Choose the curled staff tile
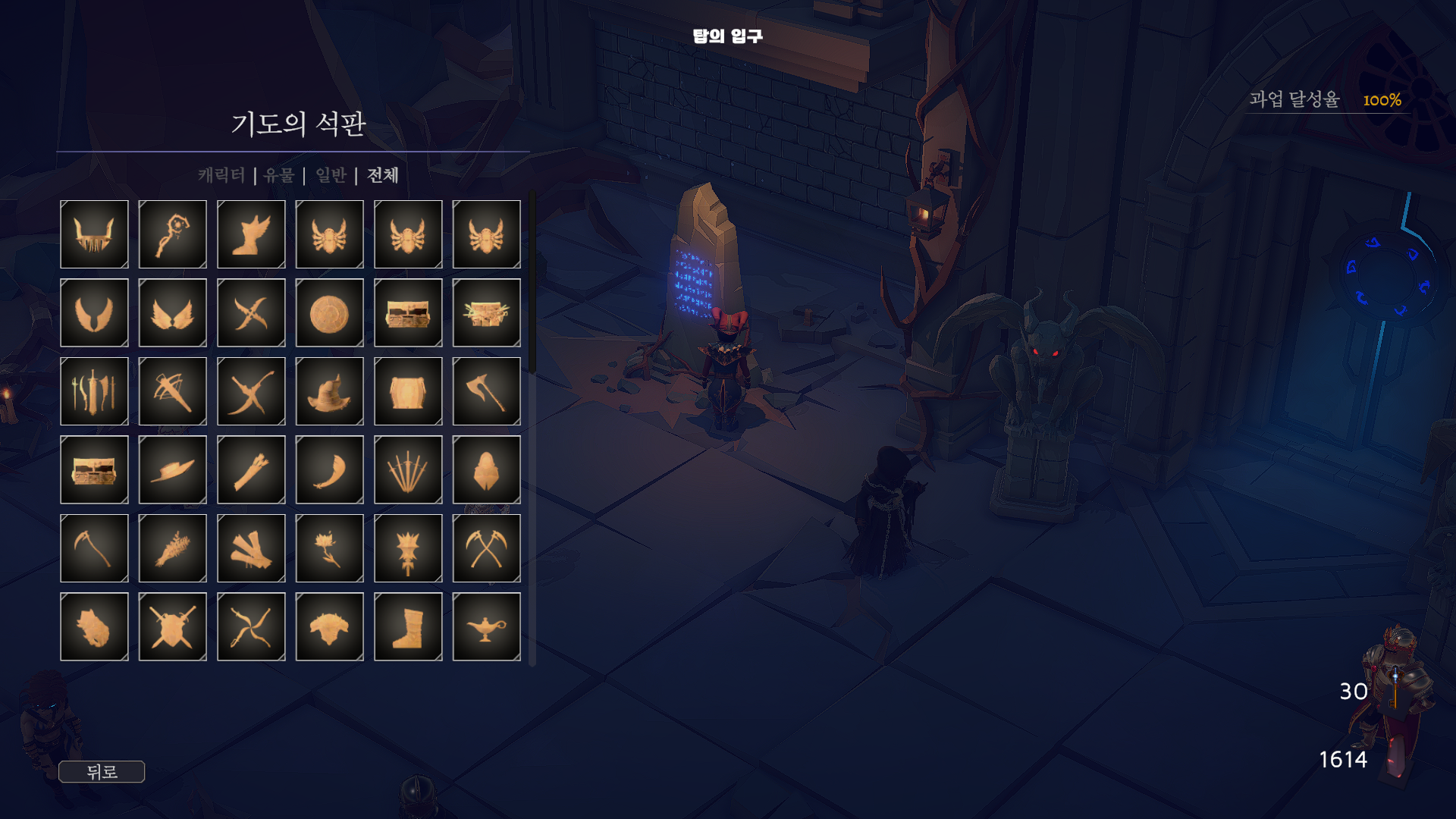 173,234
